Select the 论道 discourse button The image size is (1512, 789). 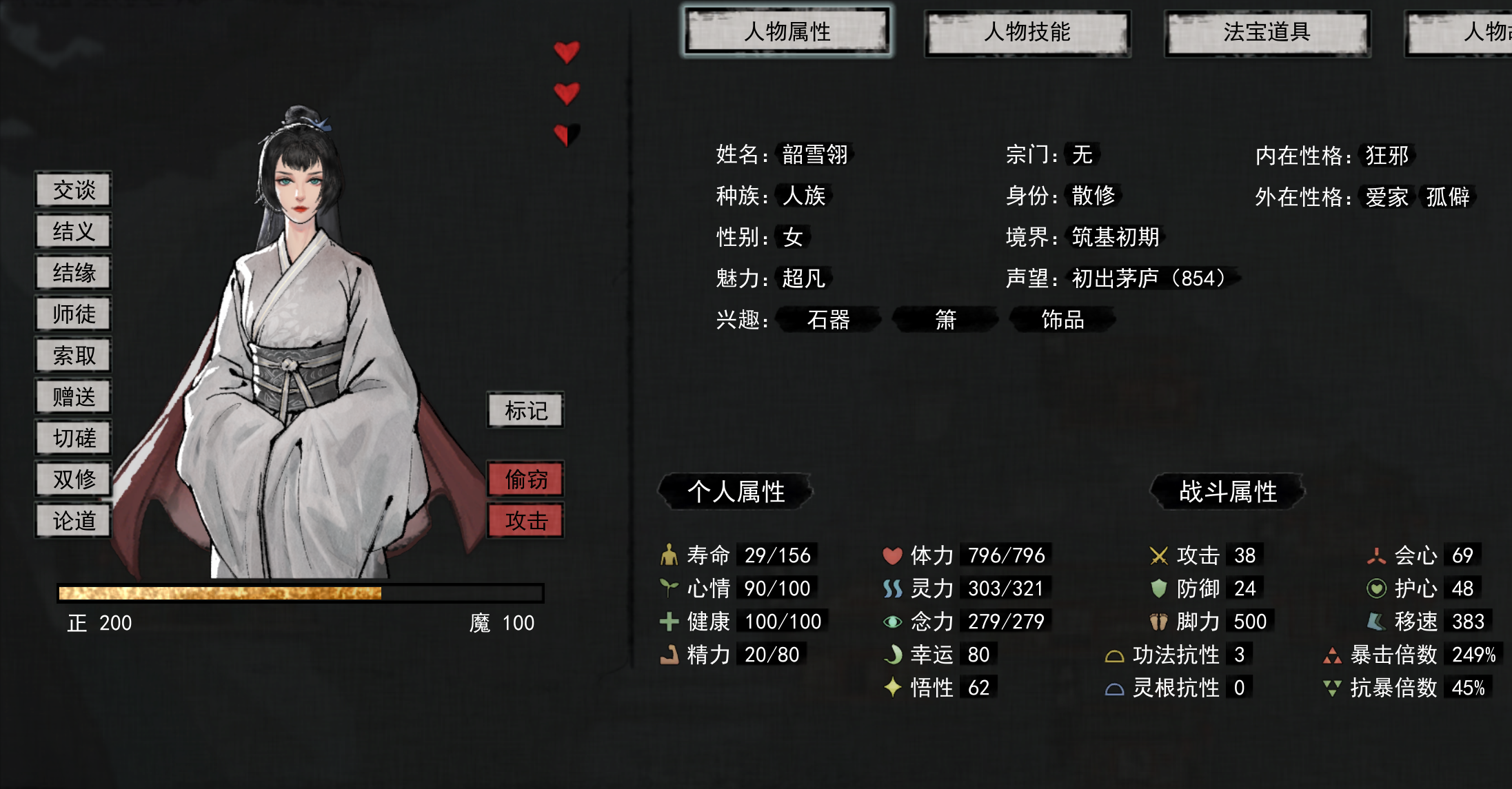click(74, 521)
